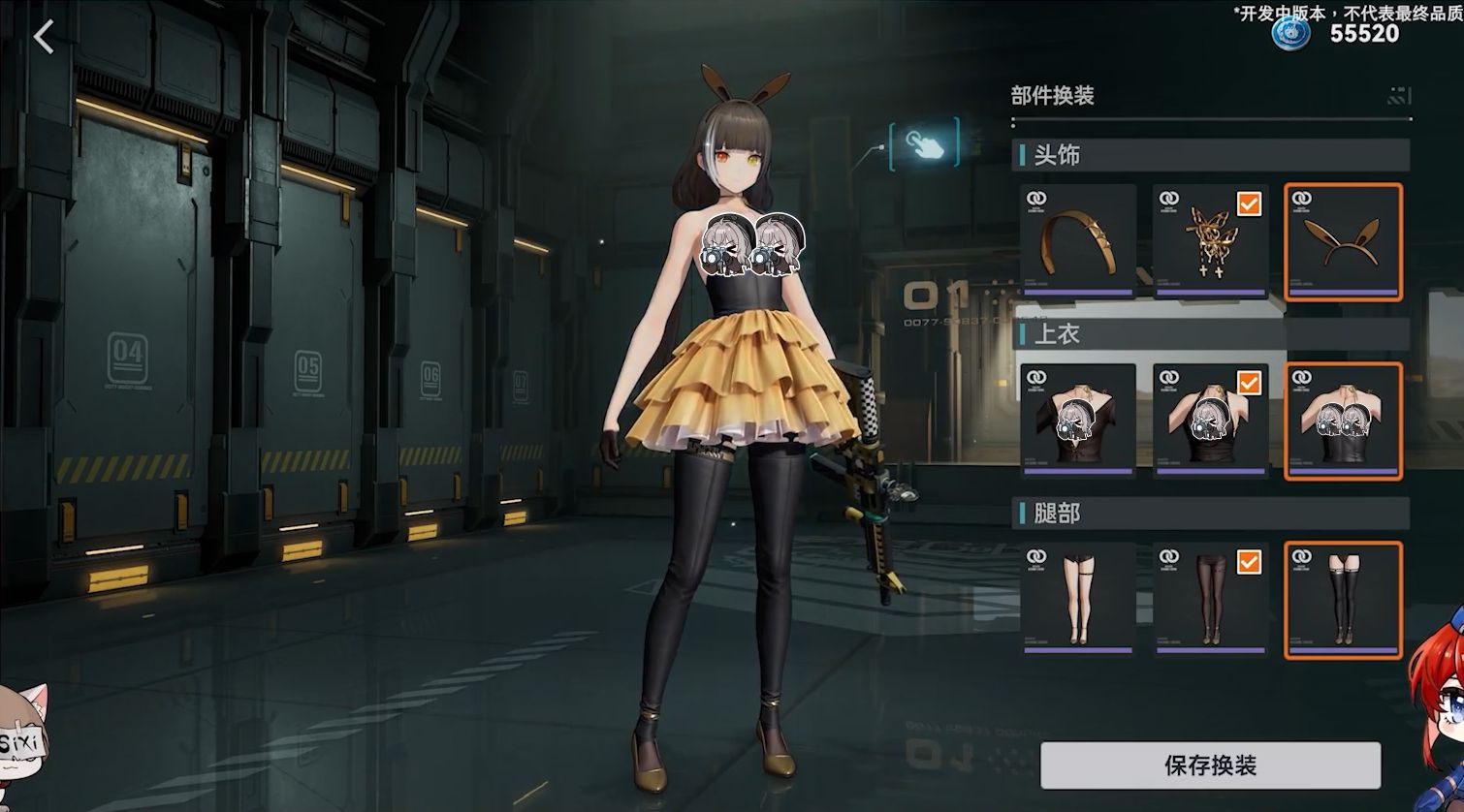Select the bare legs with garter option
This screenshot has width=1464, height=812.
point(1078,599)
